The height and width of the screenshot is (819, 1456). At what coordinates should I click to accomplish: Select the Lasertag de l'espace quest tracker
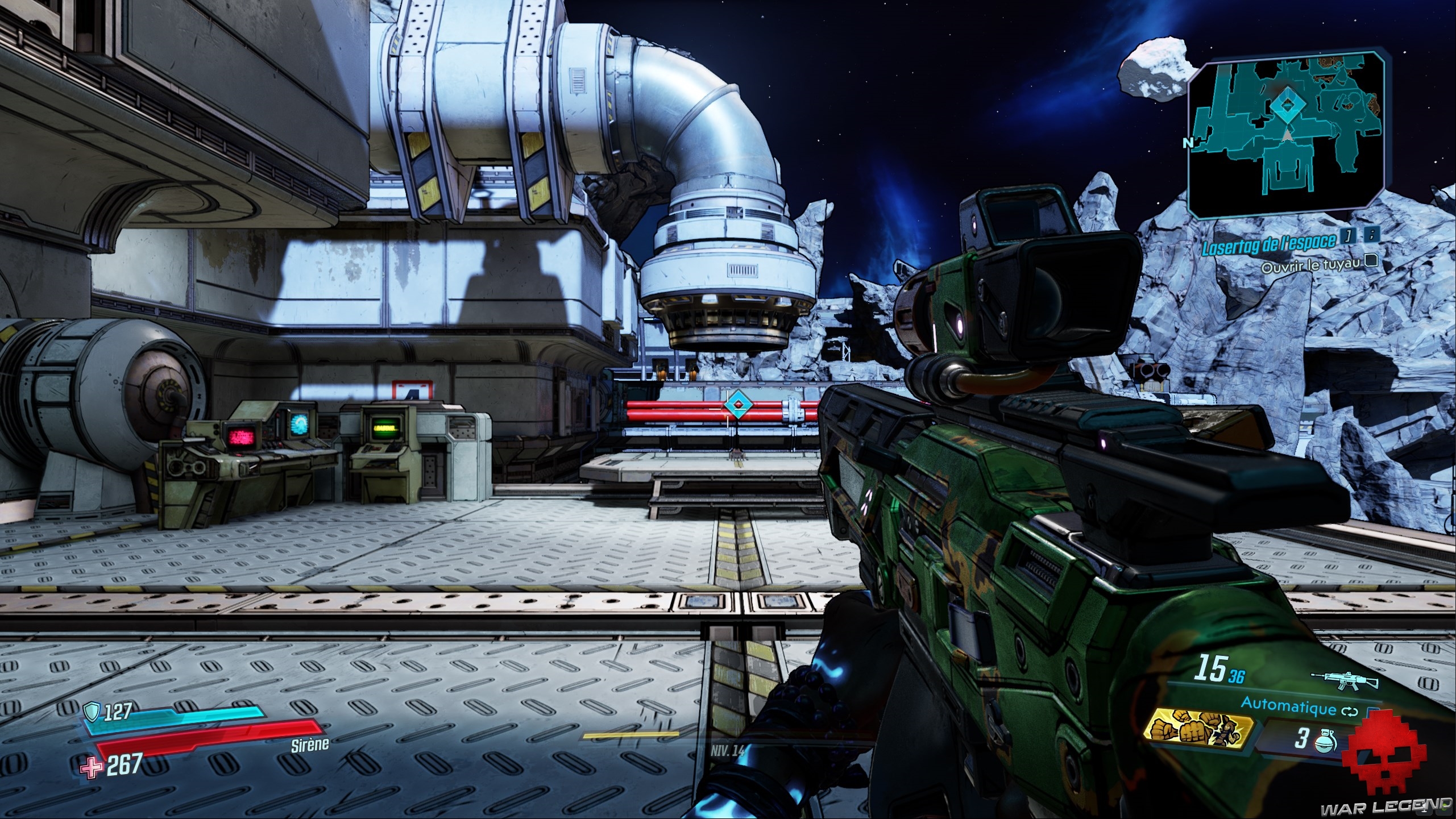click(1269, 242)
